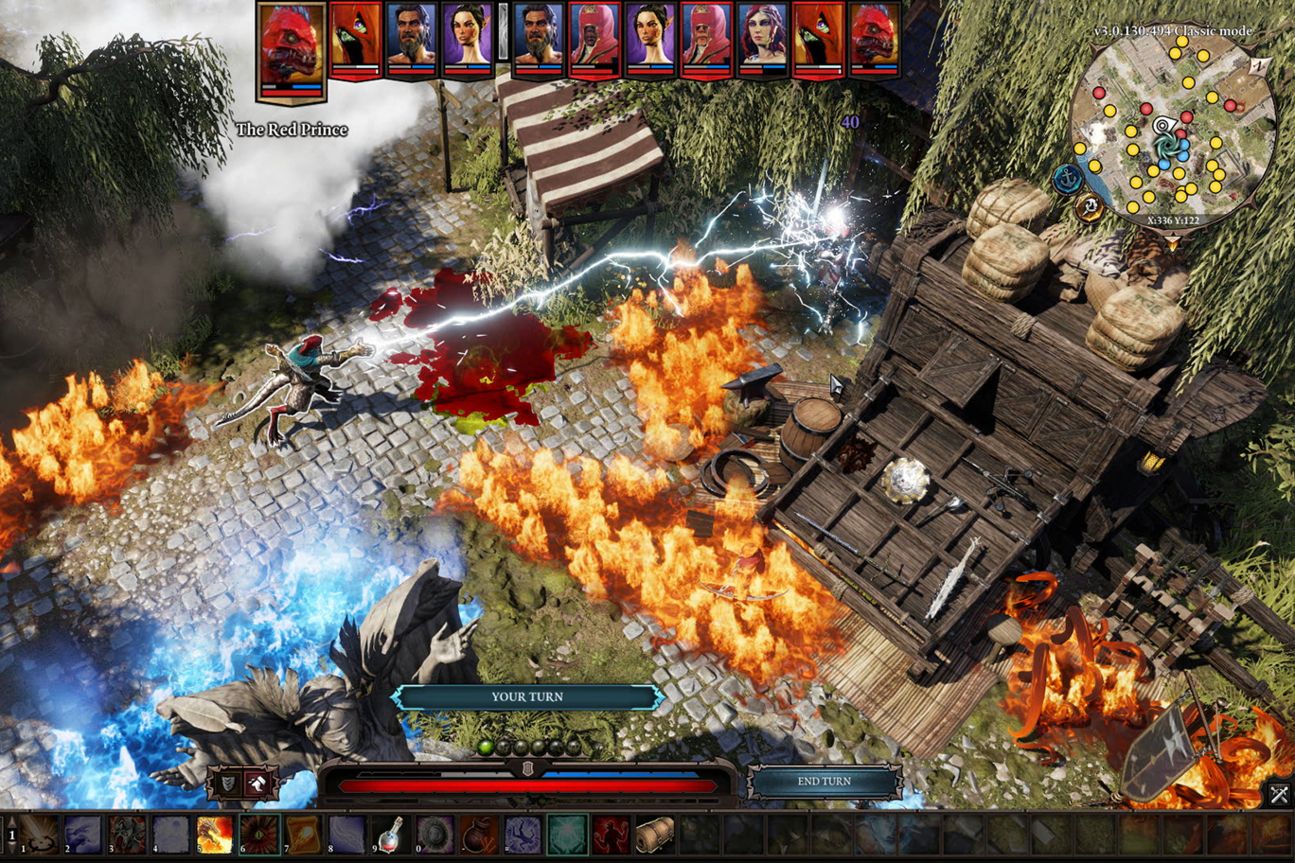The image size is (1295, 863).
Task: Open the minimap
Action: (1171, 129)
